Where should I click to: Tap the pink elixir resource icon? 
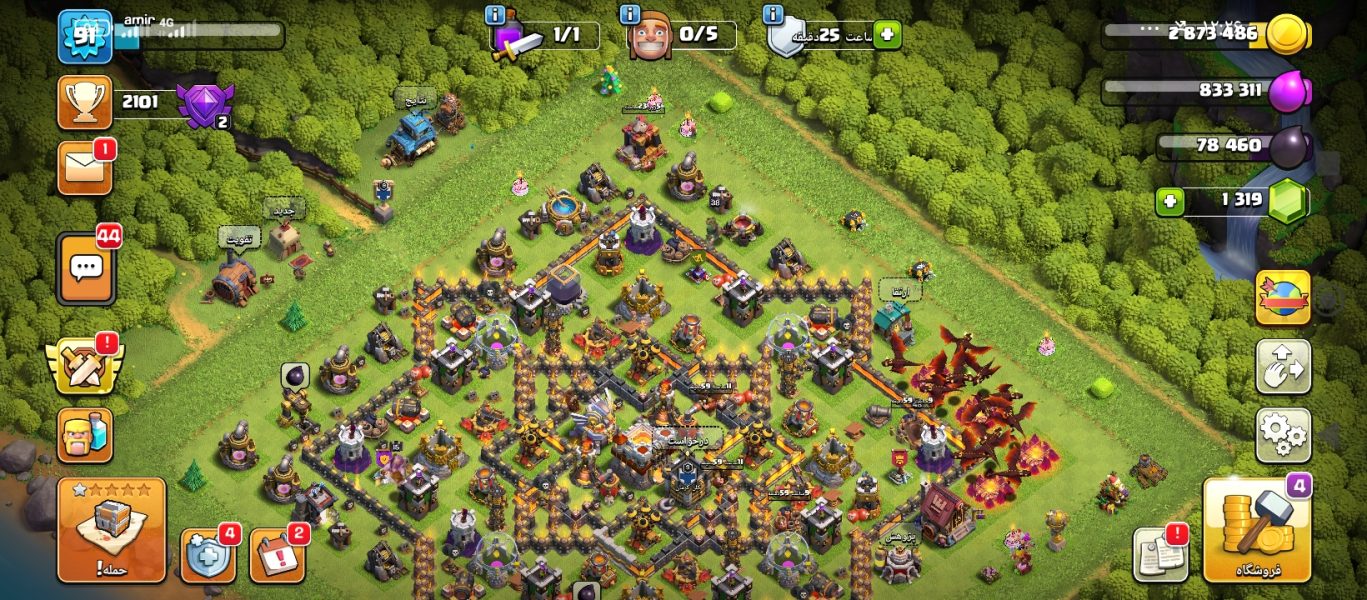[1289, 92]
